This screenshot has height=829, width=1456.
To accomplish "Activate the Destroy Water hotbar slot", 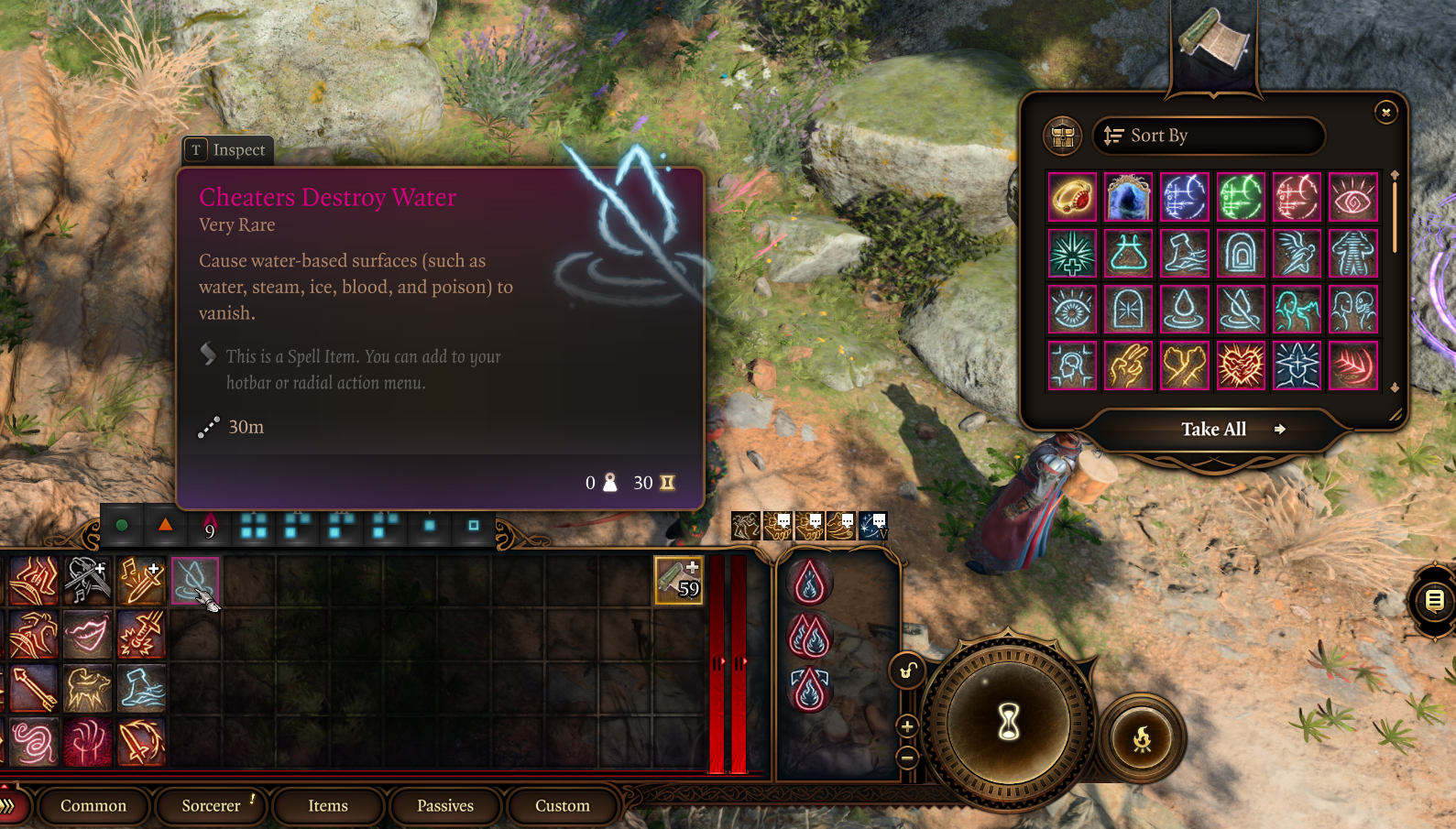I will (x=194, y=581).
